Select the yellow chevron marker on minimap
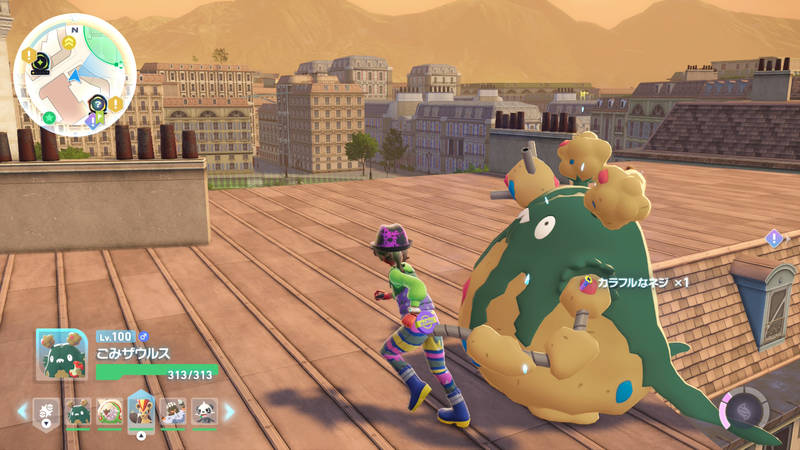Viewport: 800px width, 450px height. [68, 42]
